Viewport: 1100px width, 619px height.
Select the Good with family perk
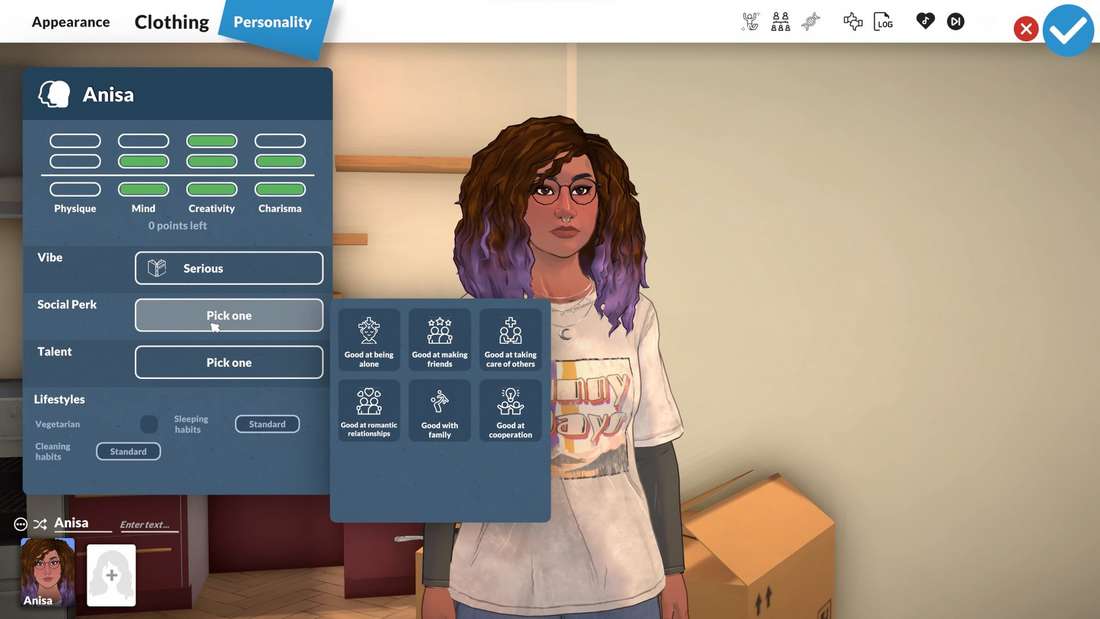pos(440,411)
